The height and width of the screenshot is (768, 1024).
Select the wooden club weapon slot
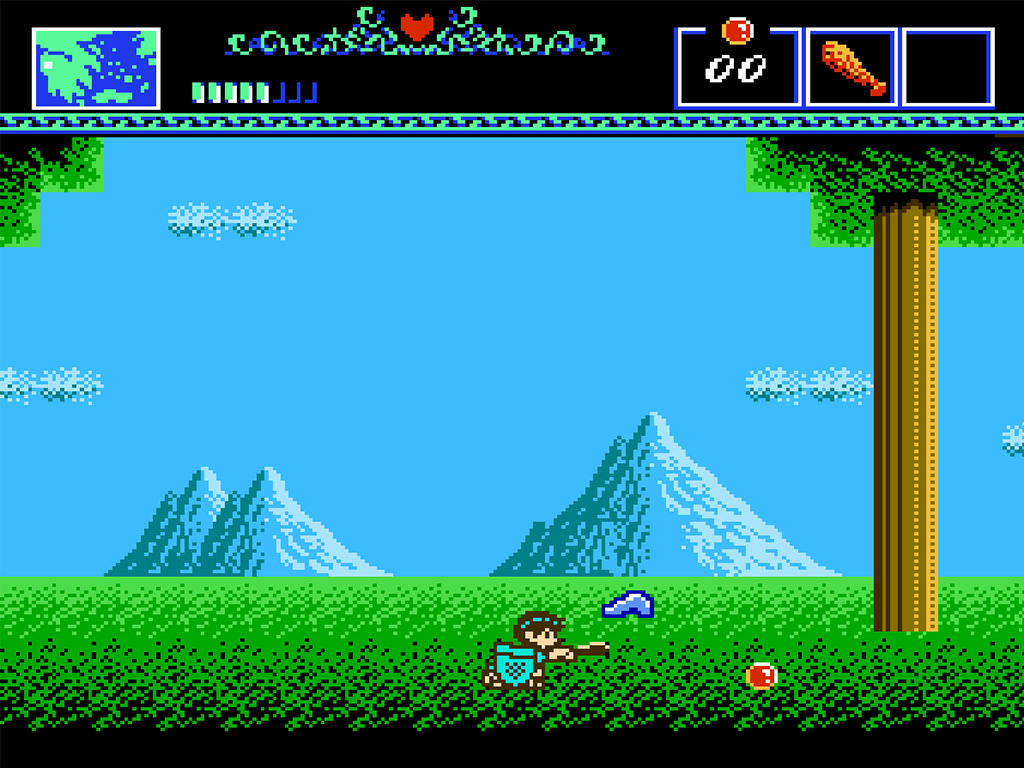(x=852, y=68)
